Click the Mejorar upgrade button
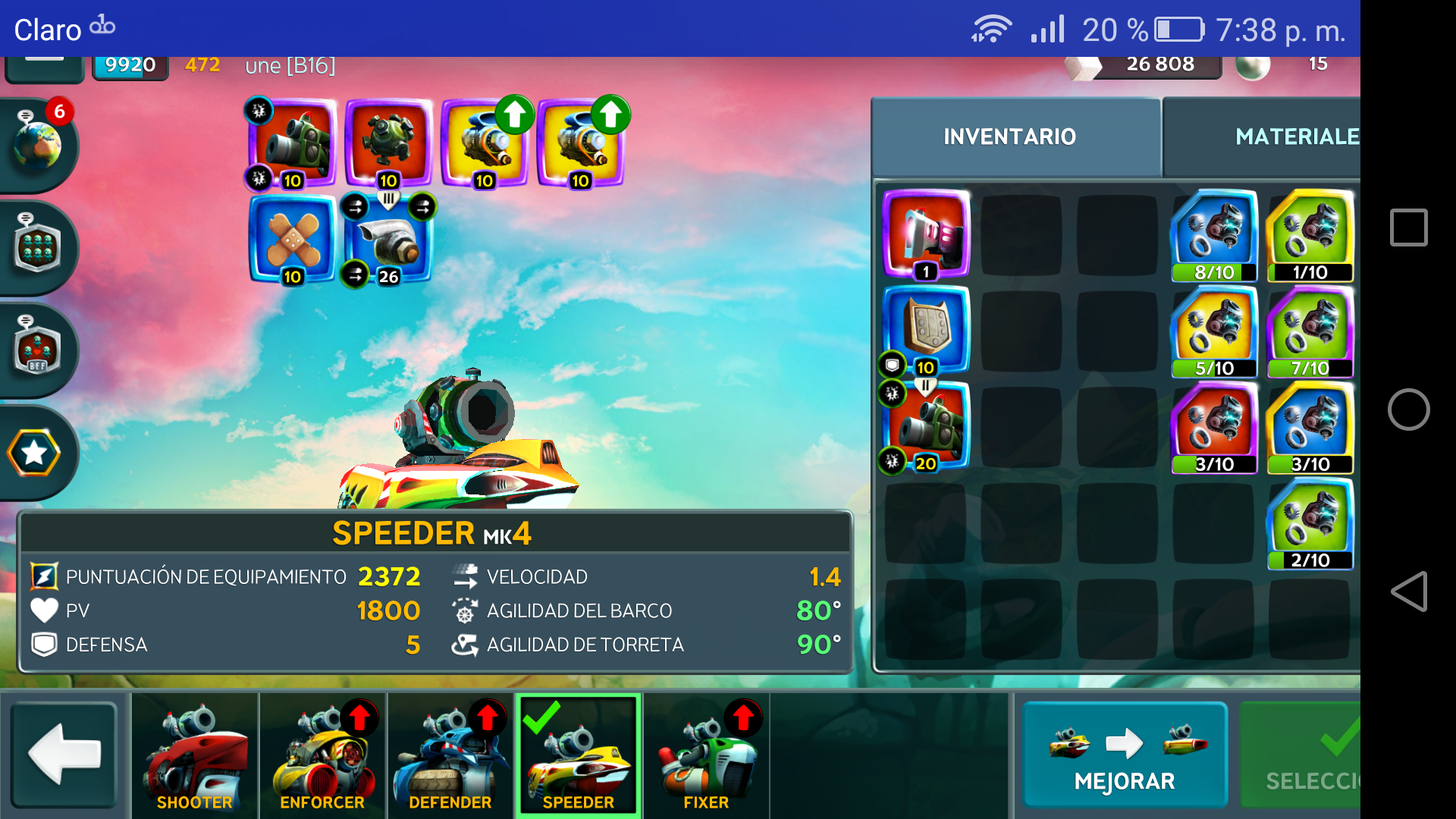 1125,755
